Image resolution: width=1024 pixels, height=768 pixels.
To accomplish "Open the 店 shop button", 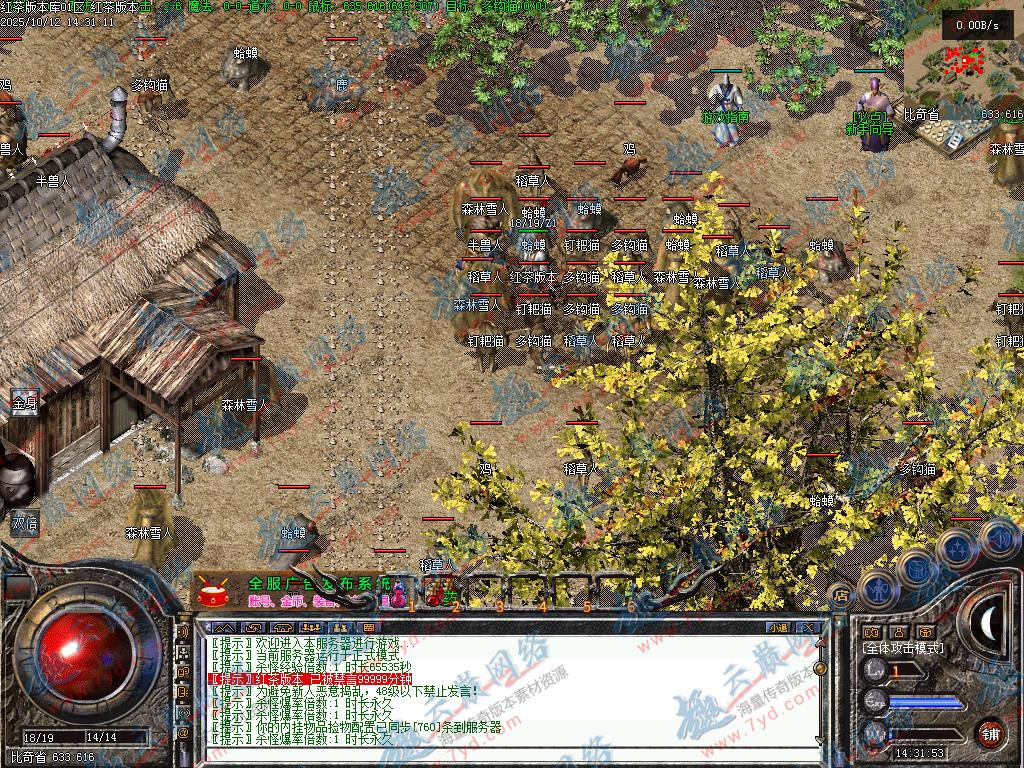I will (x=841, y=595).
